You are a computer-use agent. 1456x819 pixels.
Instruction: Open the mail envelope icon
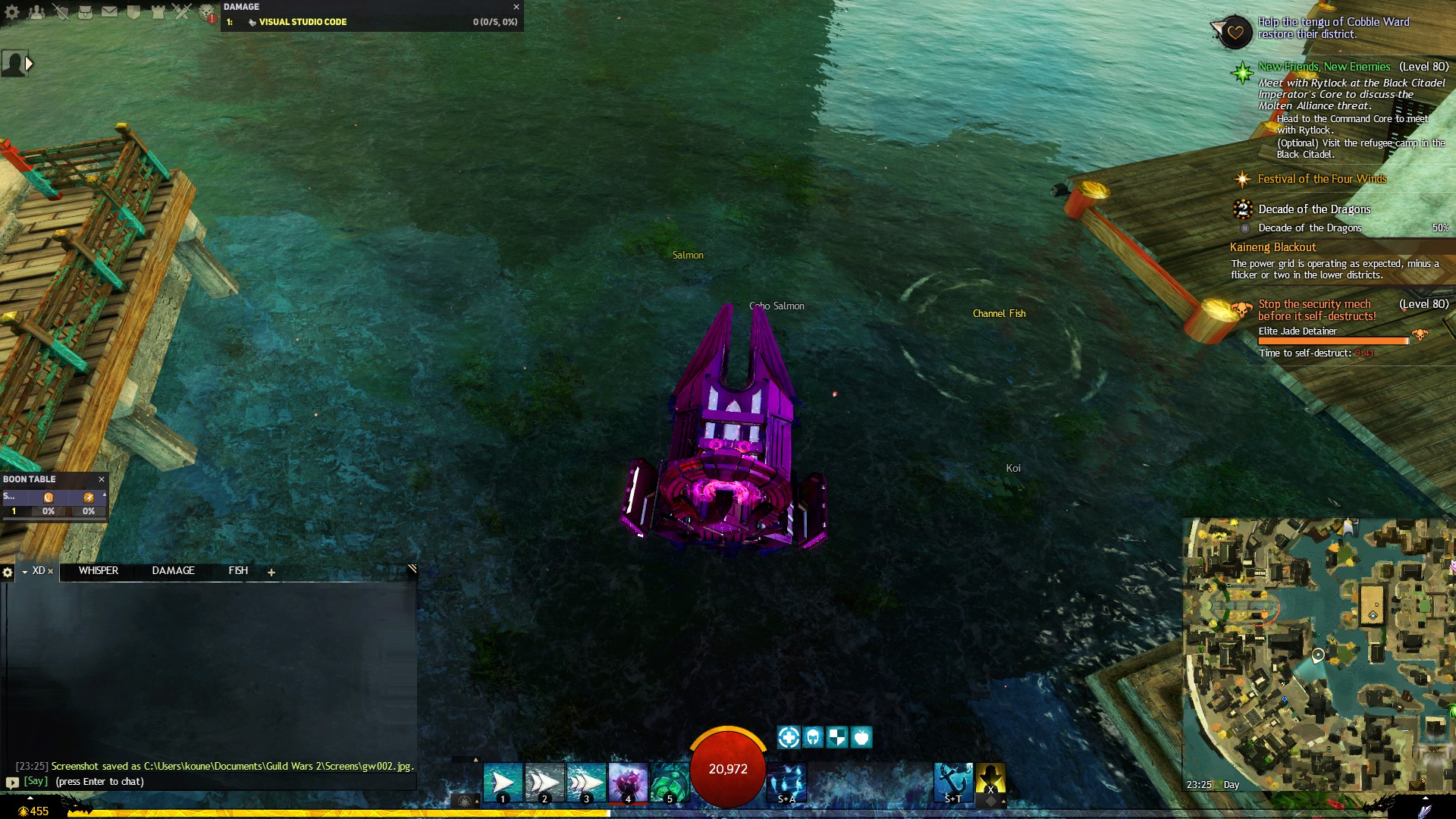(110, 11)
